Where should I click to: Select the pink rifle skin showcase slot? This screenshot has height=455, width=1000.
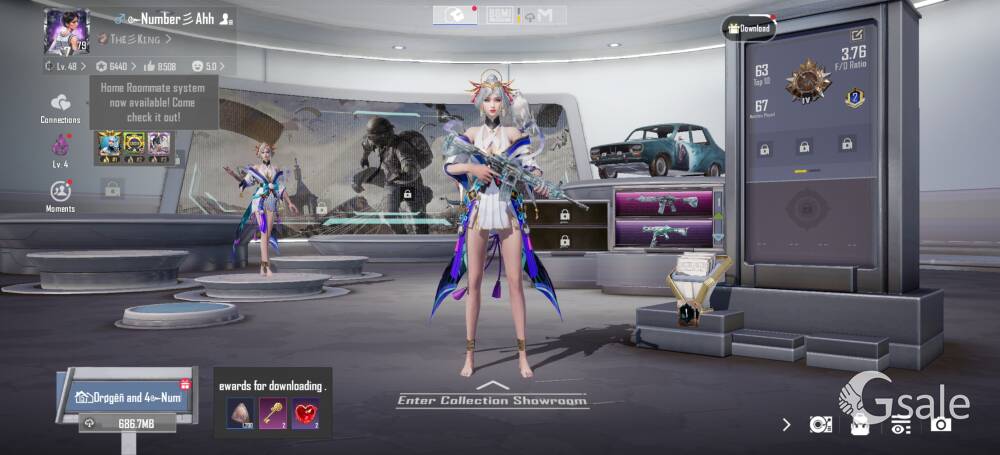[663, 204]
